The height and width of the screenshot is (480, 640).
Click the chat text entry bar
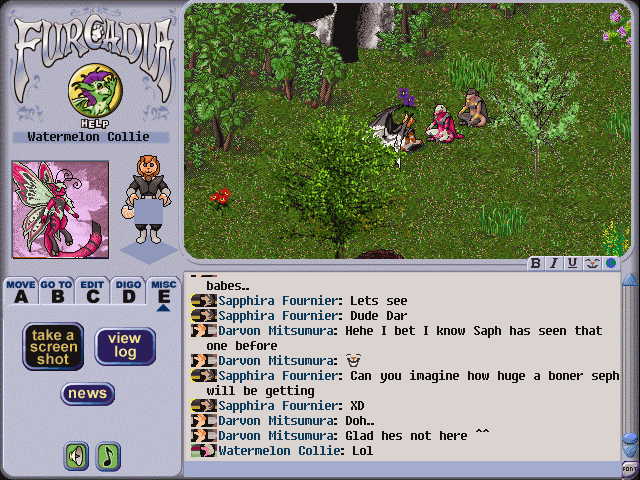tap(400, 468)
